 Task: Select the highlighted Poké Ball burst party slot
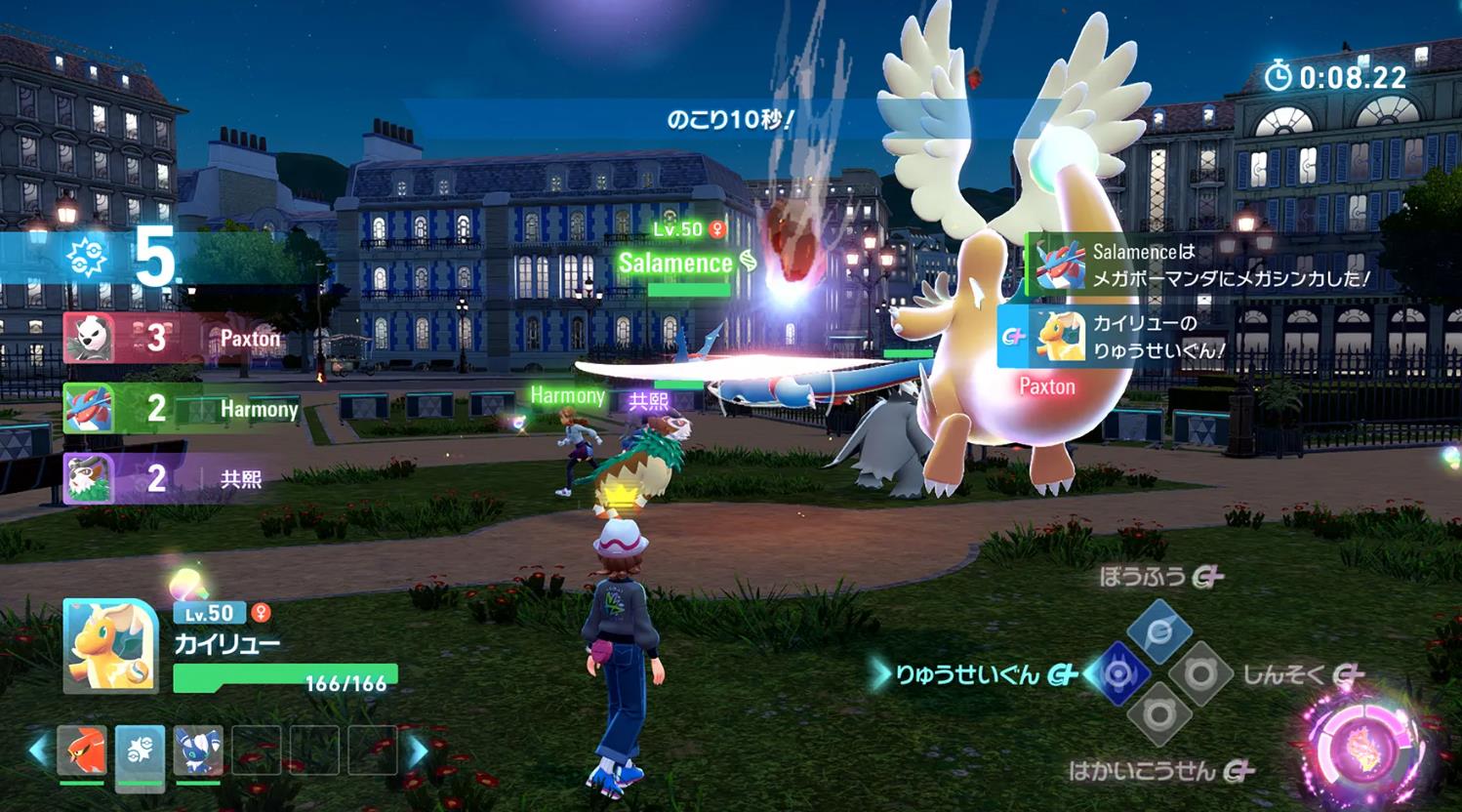[140, 751]
